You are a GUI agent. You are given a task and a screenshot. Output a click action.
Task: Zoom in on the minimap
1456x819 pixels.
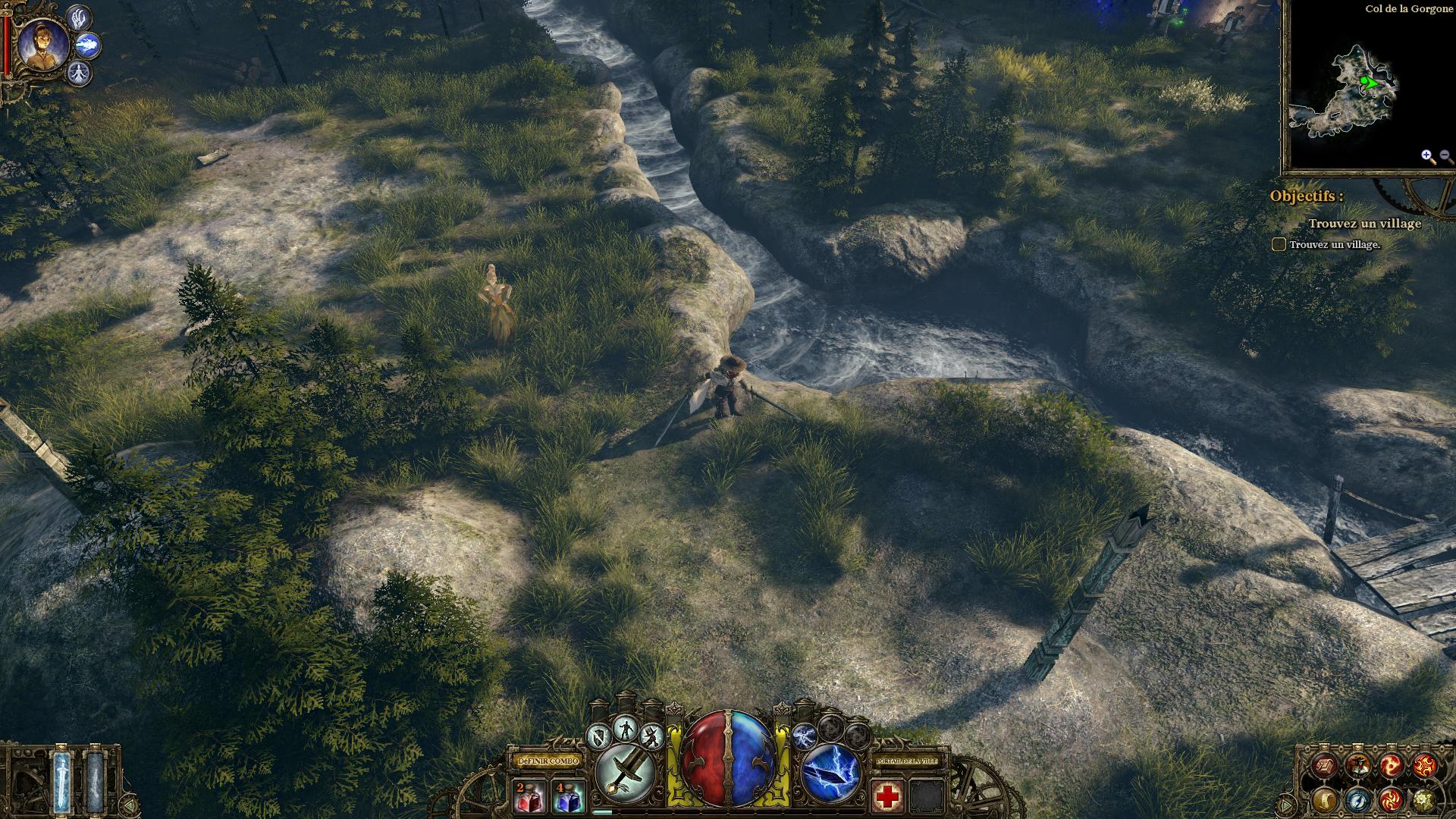coord(1428,156)
